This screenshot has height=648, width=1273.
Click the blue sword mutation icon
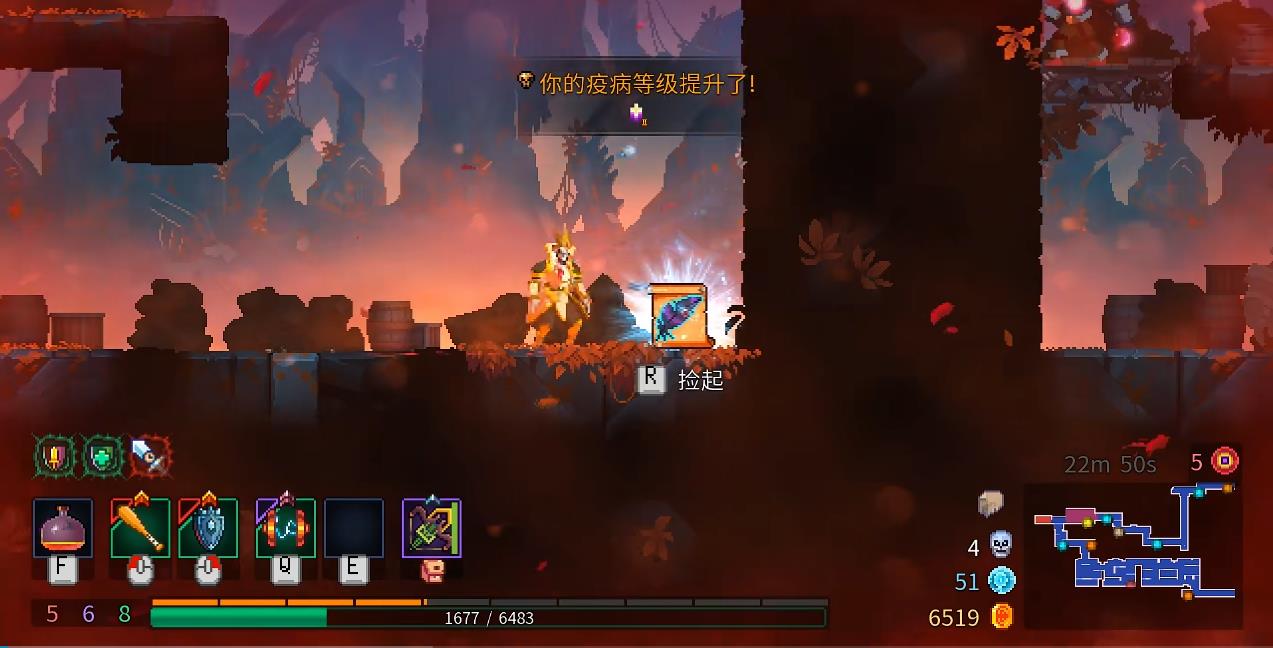pos(148,457)
